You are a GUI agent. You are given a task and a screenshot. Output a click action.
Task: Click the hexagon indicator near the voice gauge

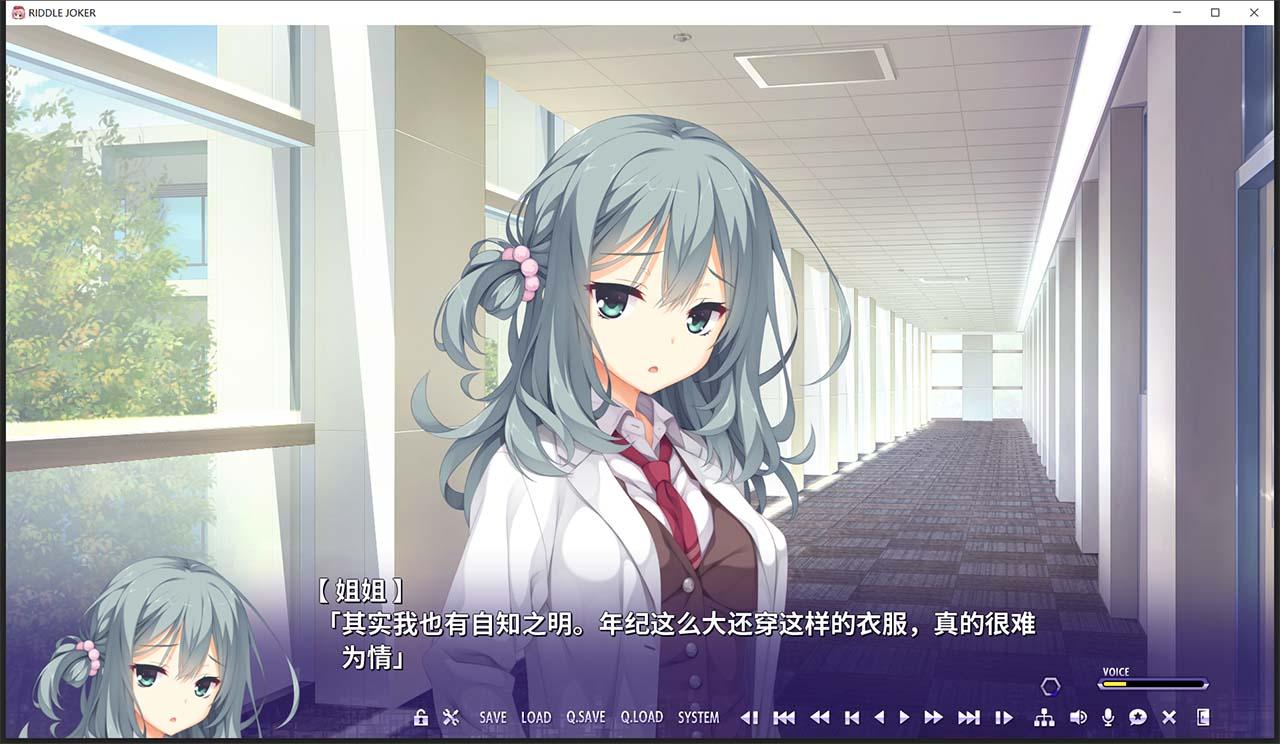click(1051, 686)
